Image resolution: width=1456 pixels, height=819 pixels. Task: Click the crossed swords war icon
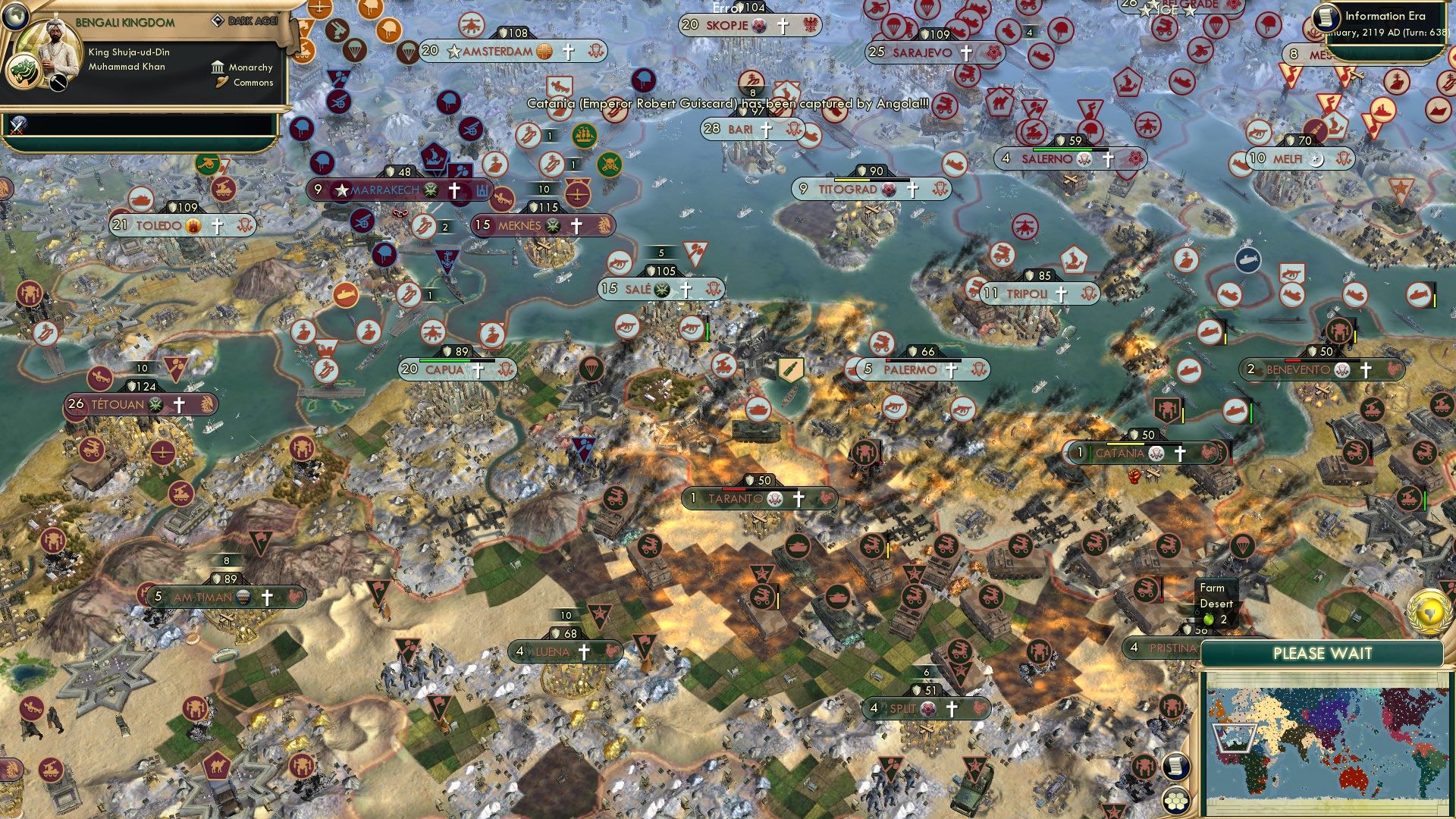tap(18, 125)
